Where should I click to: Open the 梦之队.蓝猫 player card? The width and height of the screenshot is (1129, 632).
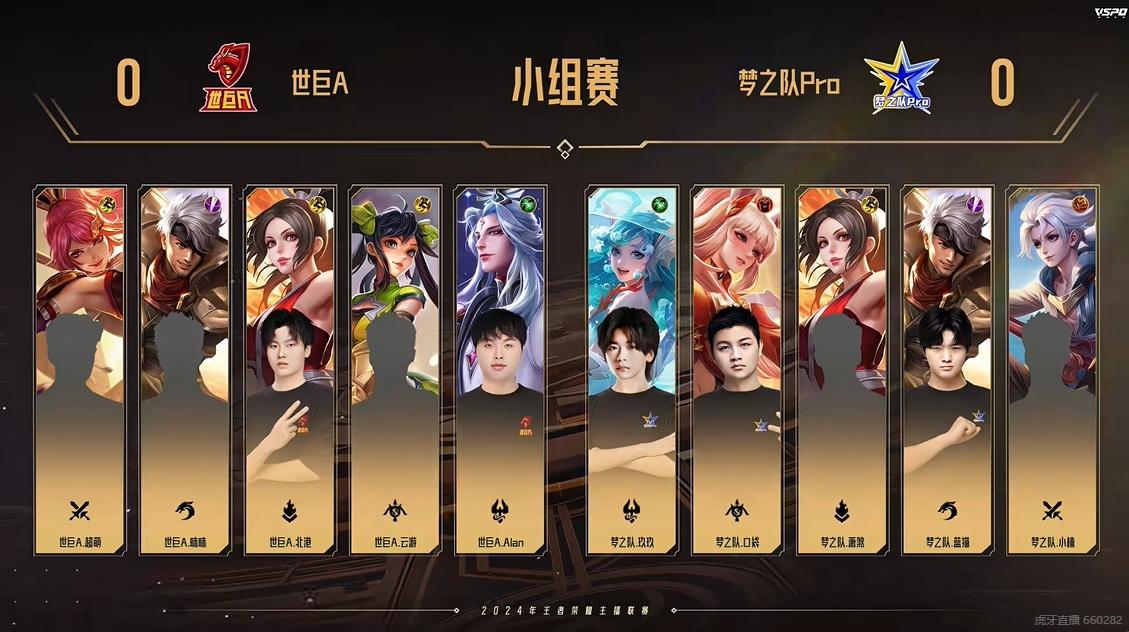[x=947, y=370]
